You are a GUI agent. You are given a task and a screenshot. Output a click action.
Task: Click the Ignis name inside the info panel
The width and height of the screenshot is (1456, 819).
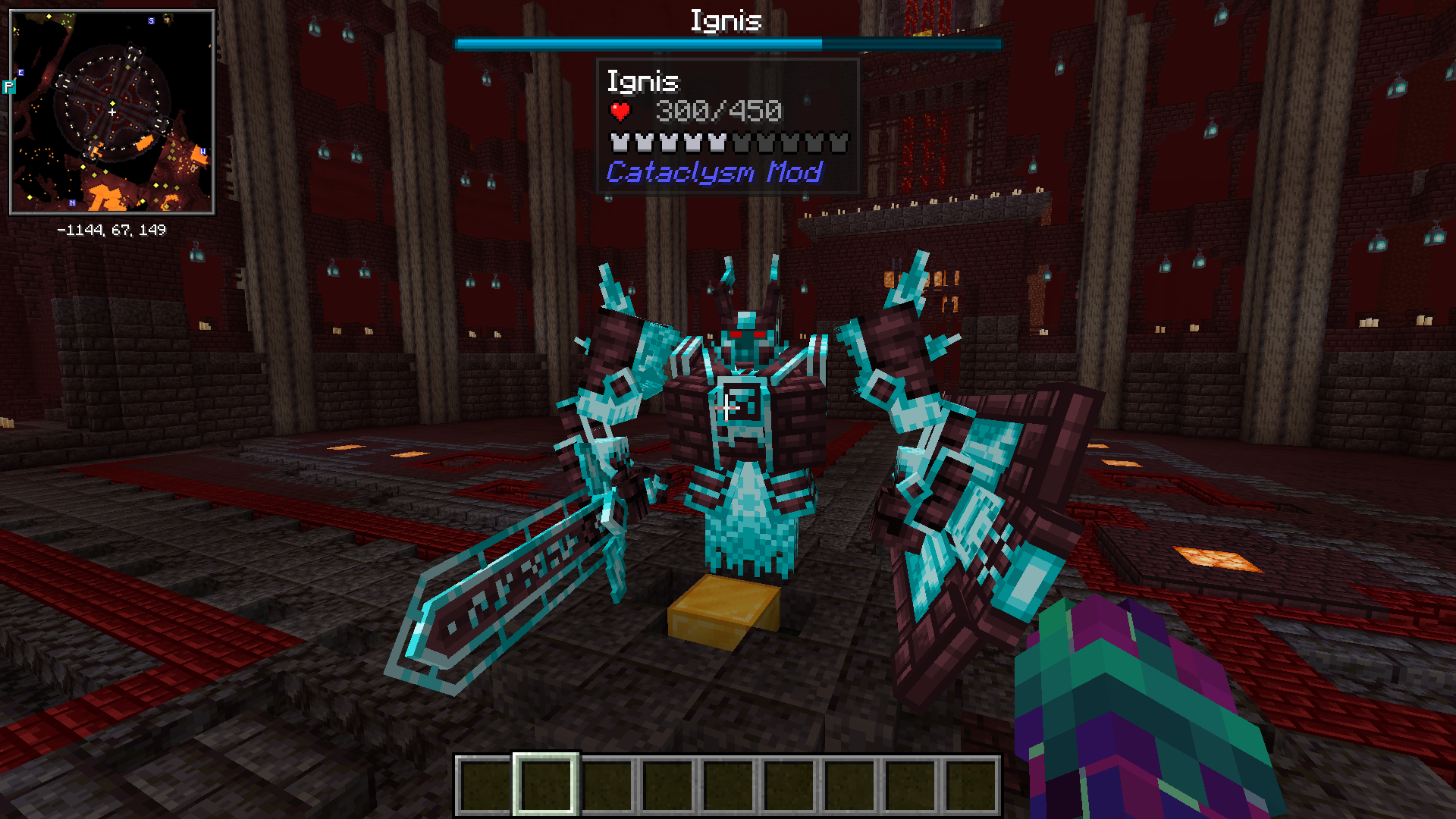(643, 81)
